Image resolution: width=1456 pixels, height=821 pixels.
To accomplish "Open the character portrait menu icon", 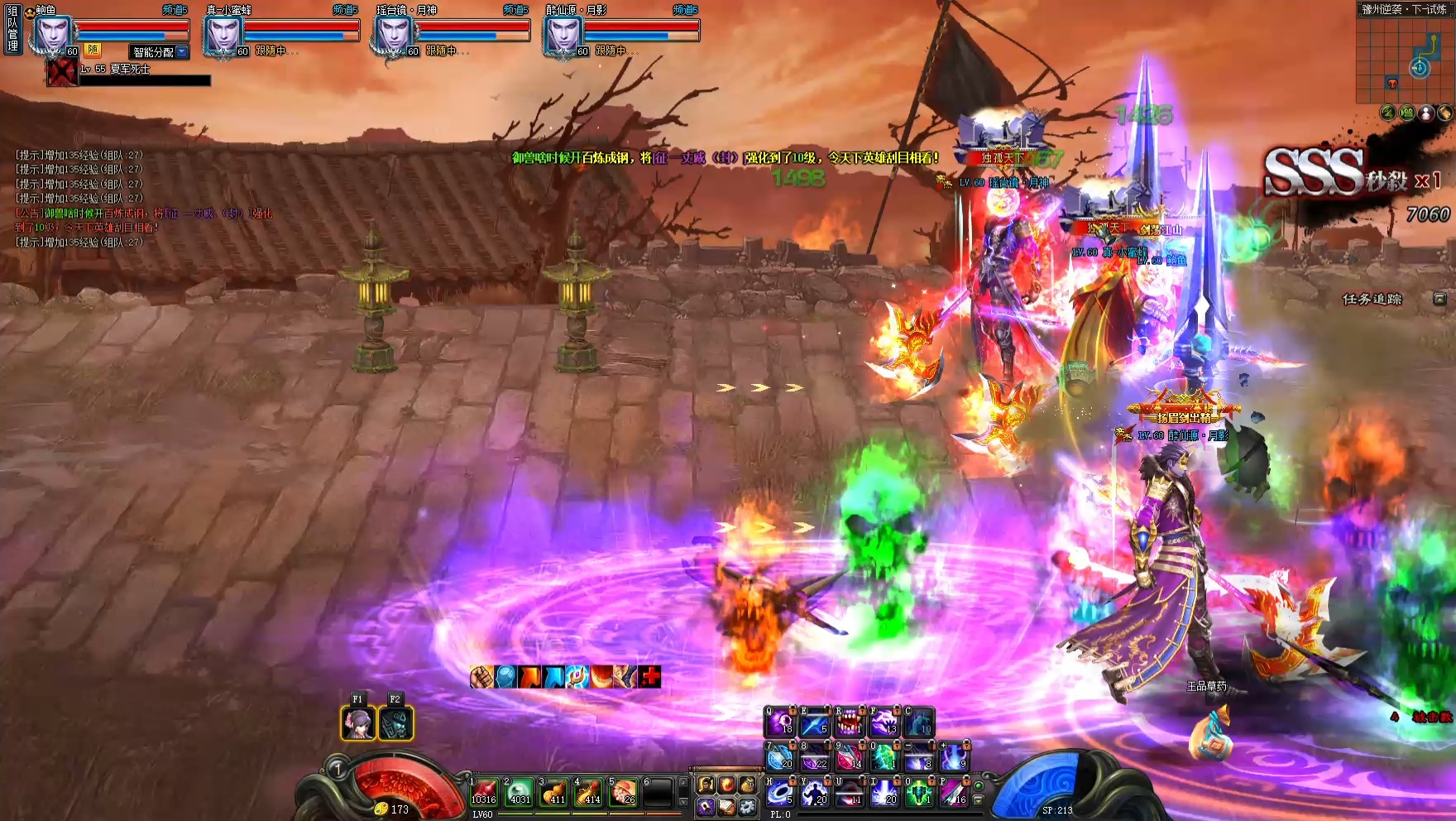I will (x=706, y=784).
